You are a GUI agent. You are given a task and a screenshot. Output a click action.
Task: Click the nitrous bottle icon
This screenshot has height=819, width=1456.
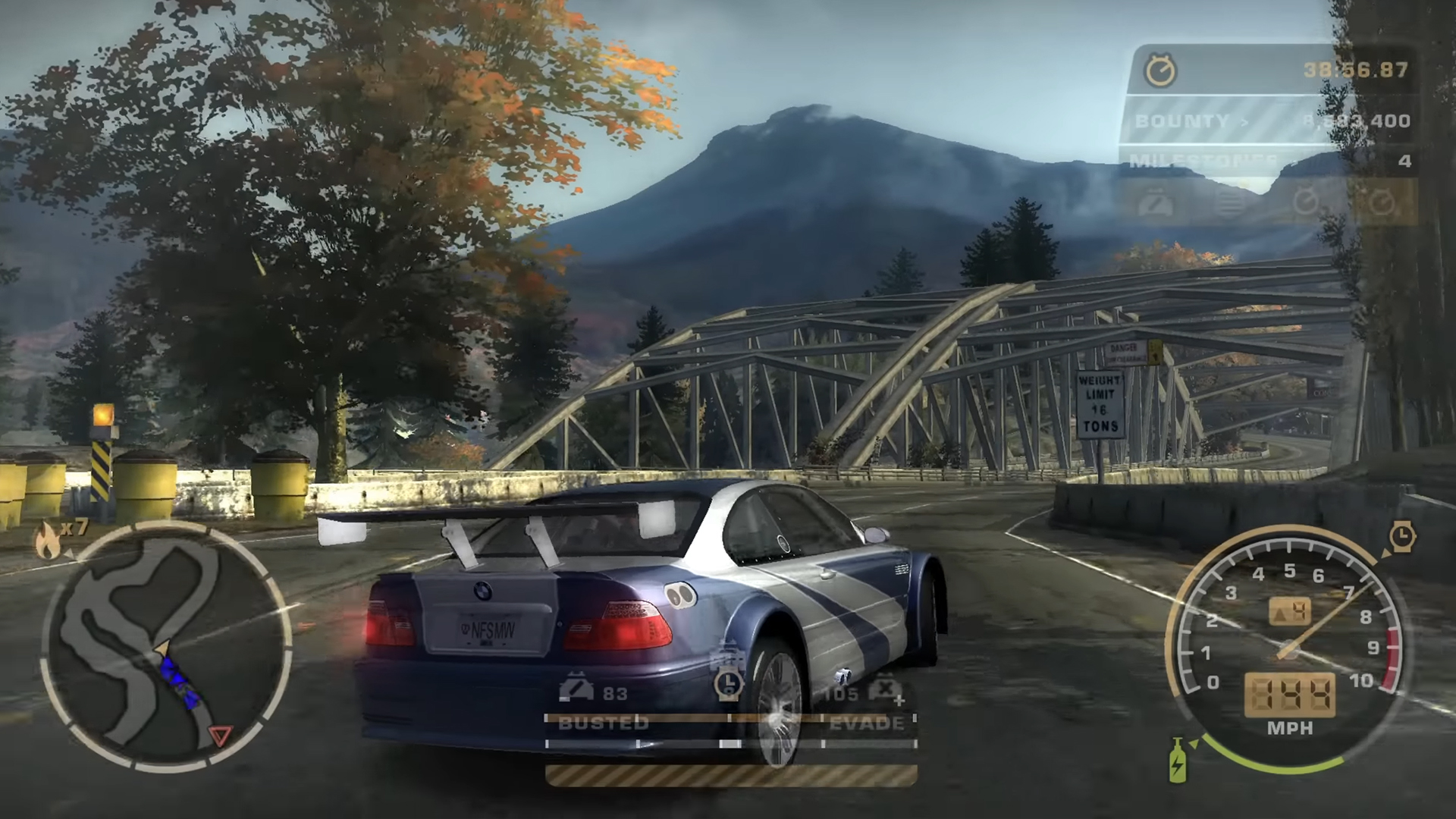tap(1177, 760)
